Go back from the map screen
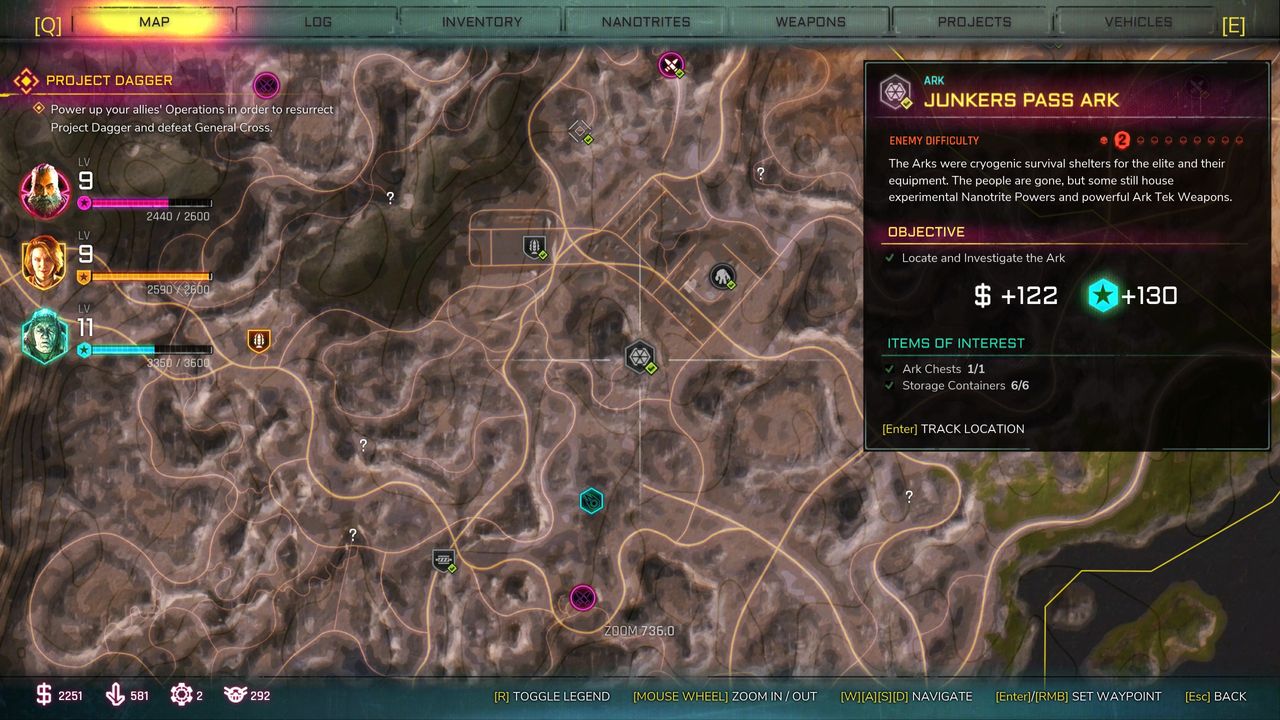 (x=1215, y=696)
